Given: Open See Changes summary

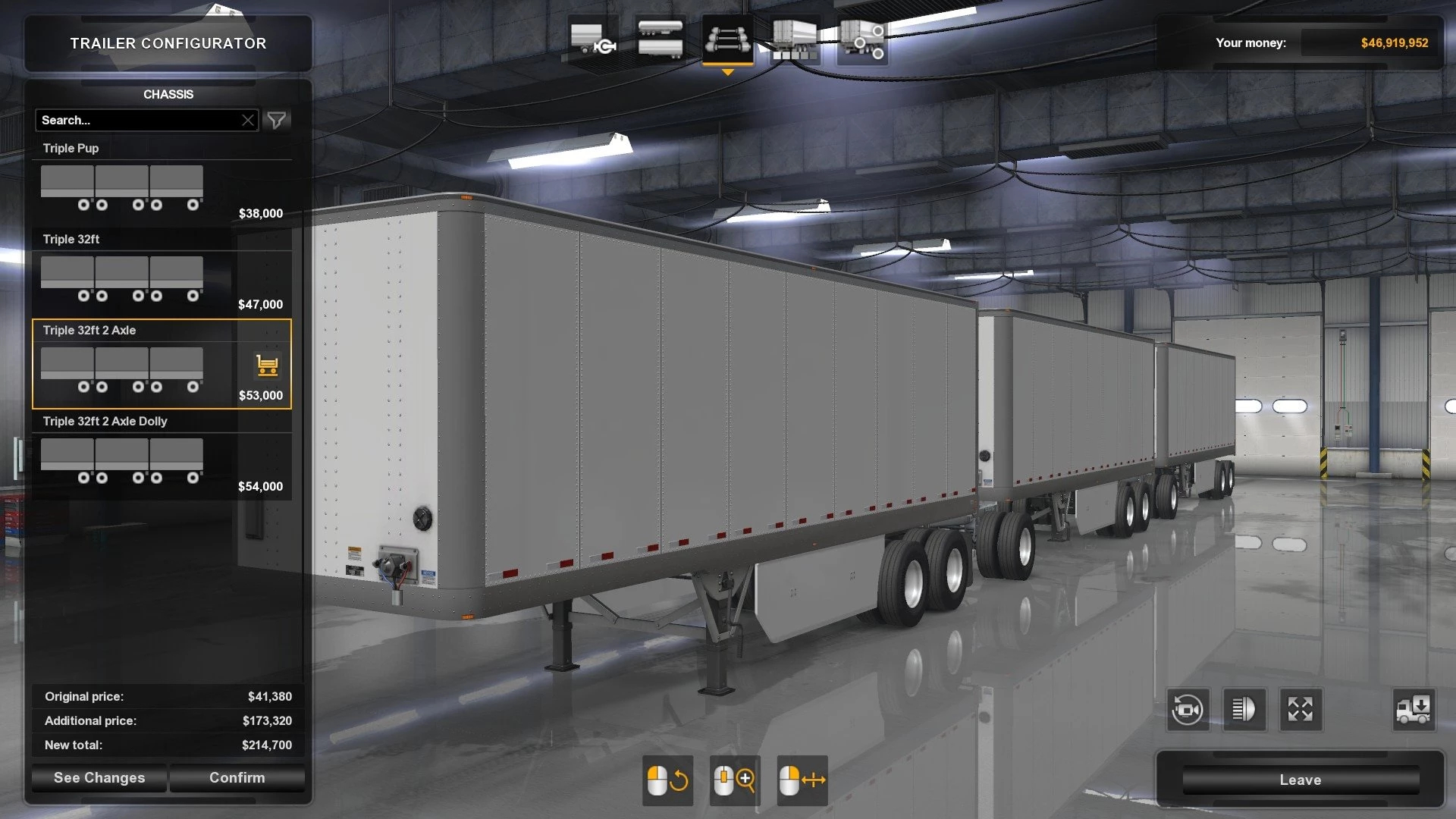Looking at the screenshot, I should 99,778.
